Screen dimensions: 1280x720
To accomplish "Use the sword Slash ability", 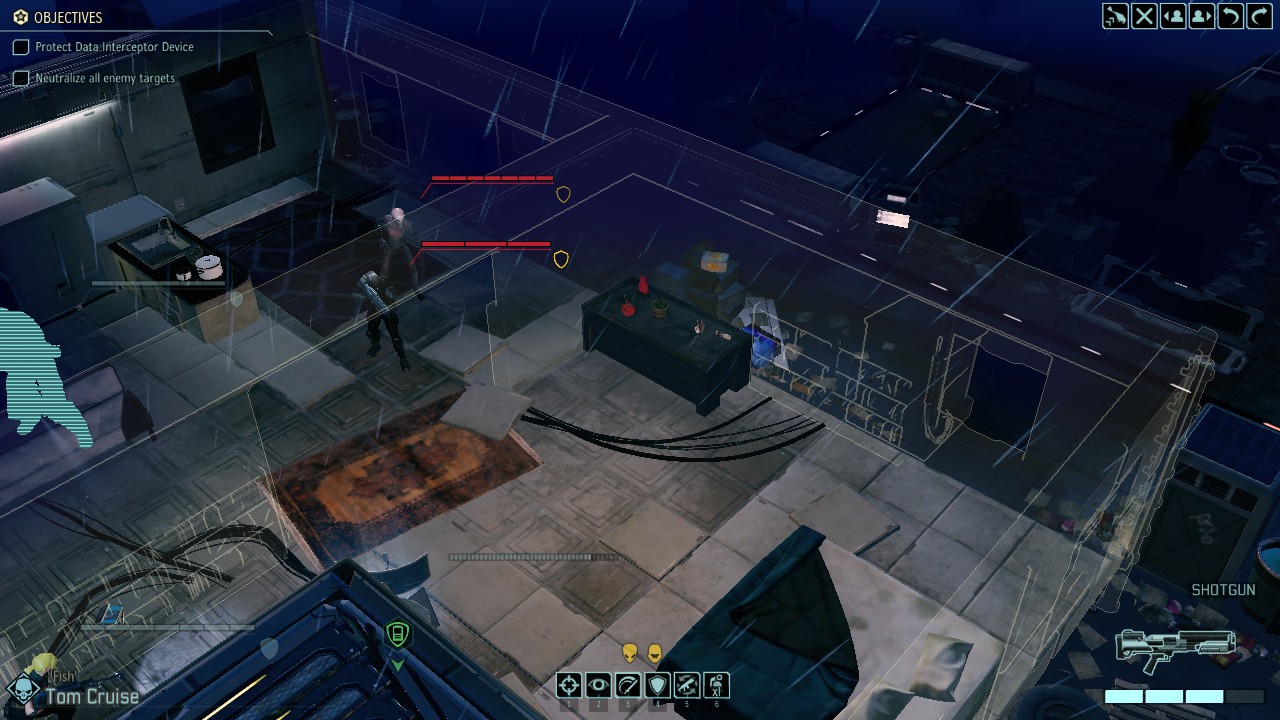I will pos(628,685).
